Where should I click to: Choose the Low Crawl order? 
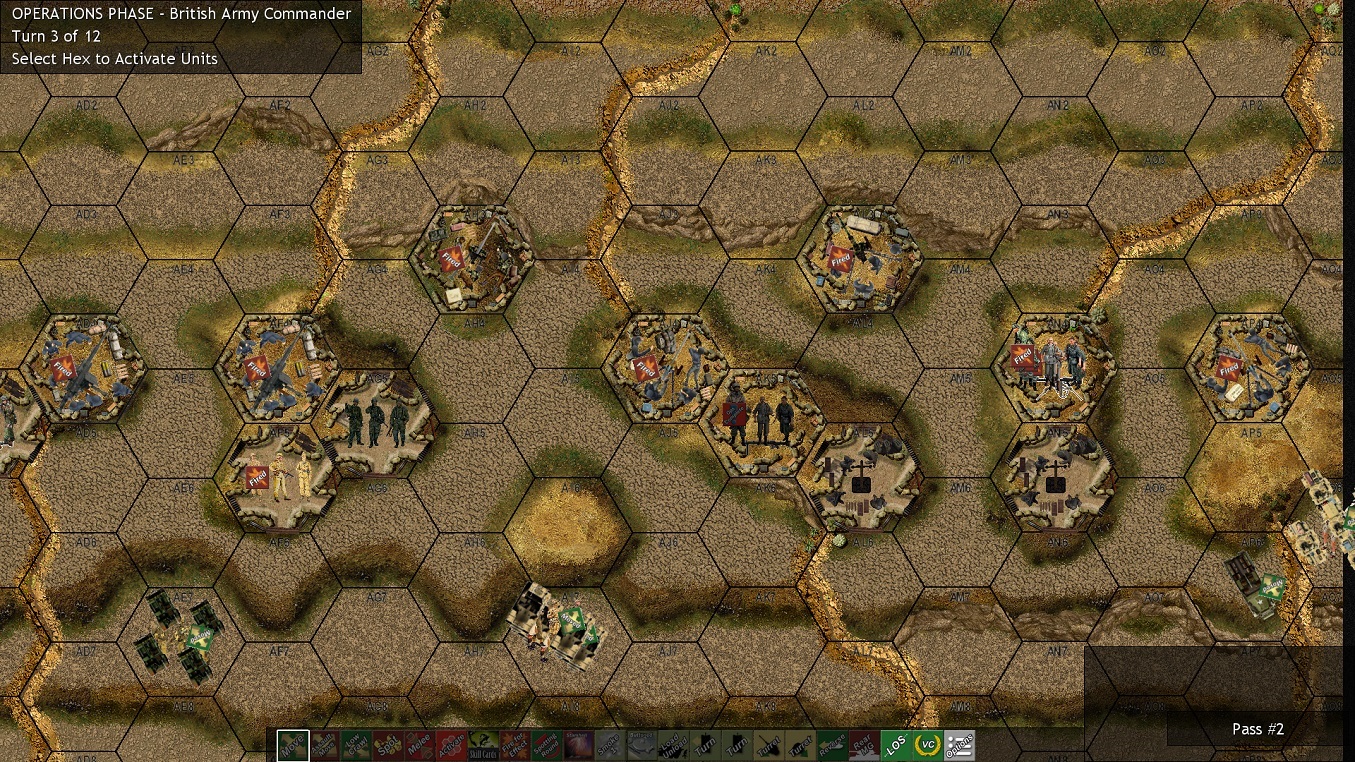(x=357, y=744)
